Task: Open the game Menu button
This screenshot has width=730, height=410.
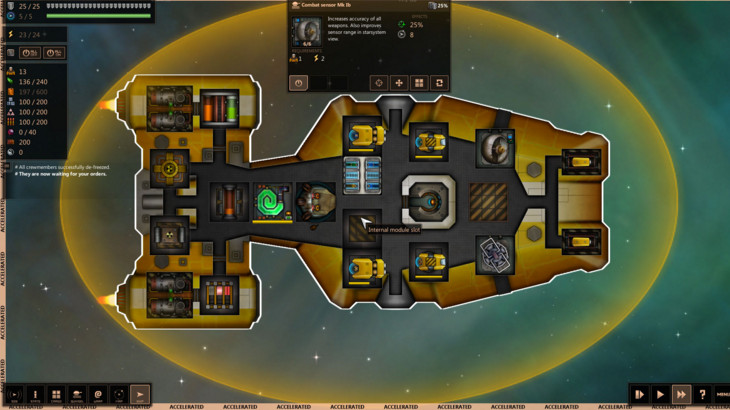Action: point(722,395)
